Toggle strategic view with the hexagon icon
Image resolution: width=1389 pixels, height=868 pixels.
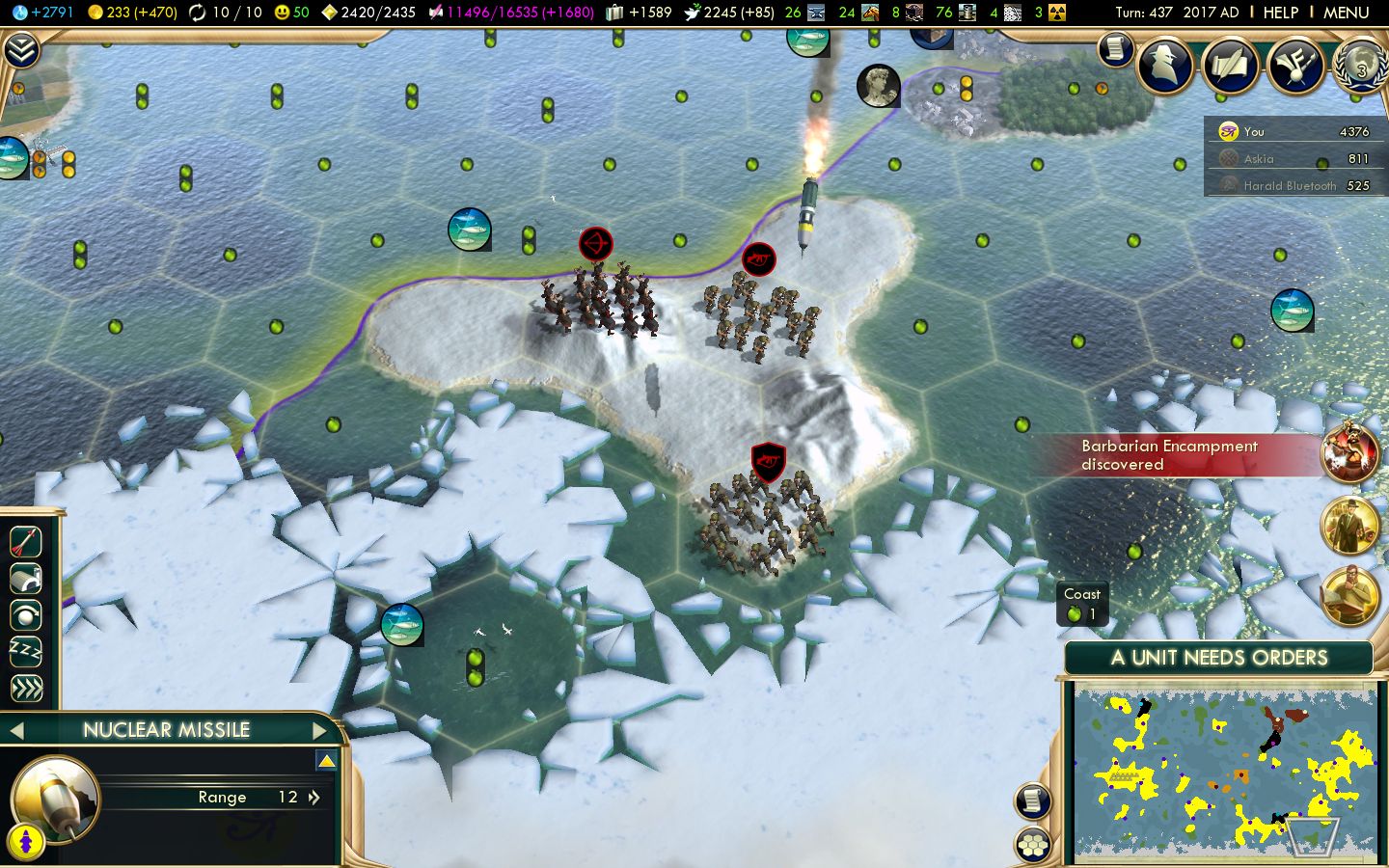click(1033, 844)
